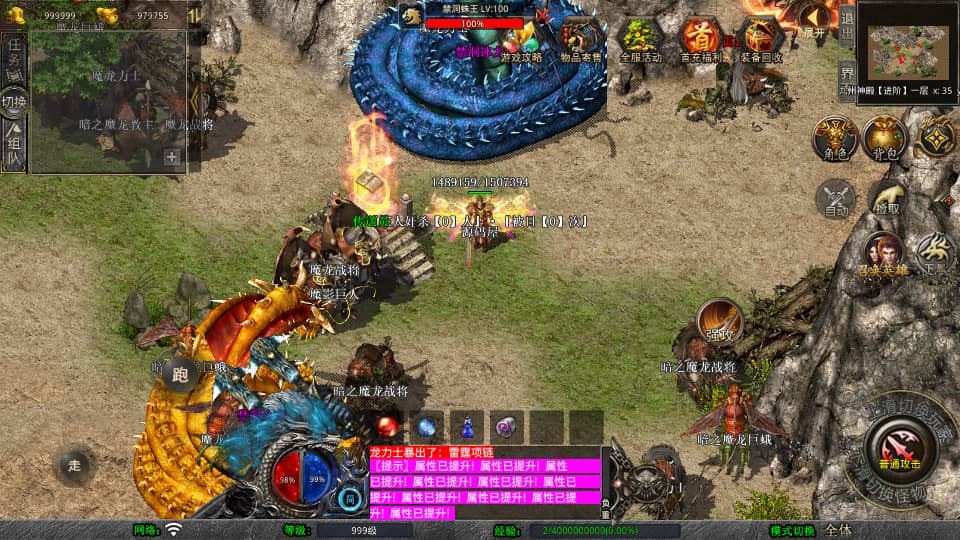Click the 退出 exit button

(846, 26)
